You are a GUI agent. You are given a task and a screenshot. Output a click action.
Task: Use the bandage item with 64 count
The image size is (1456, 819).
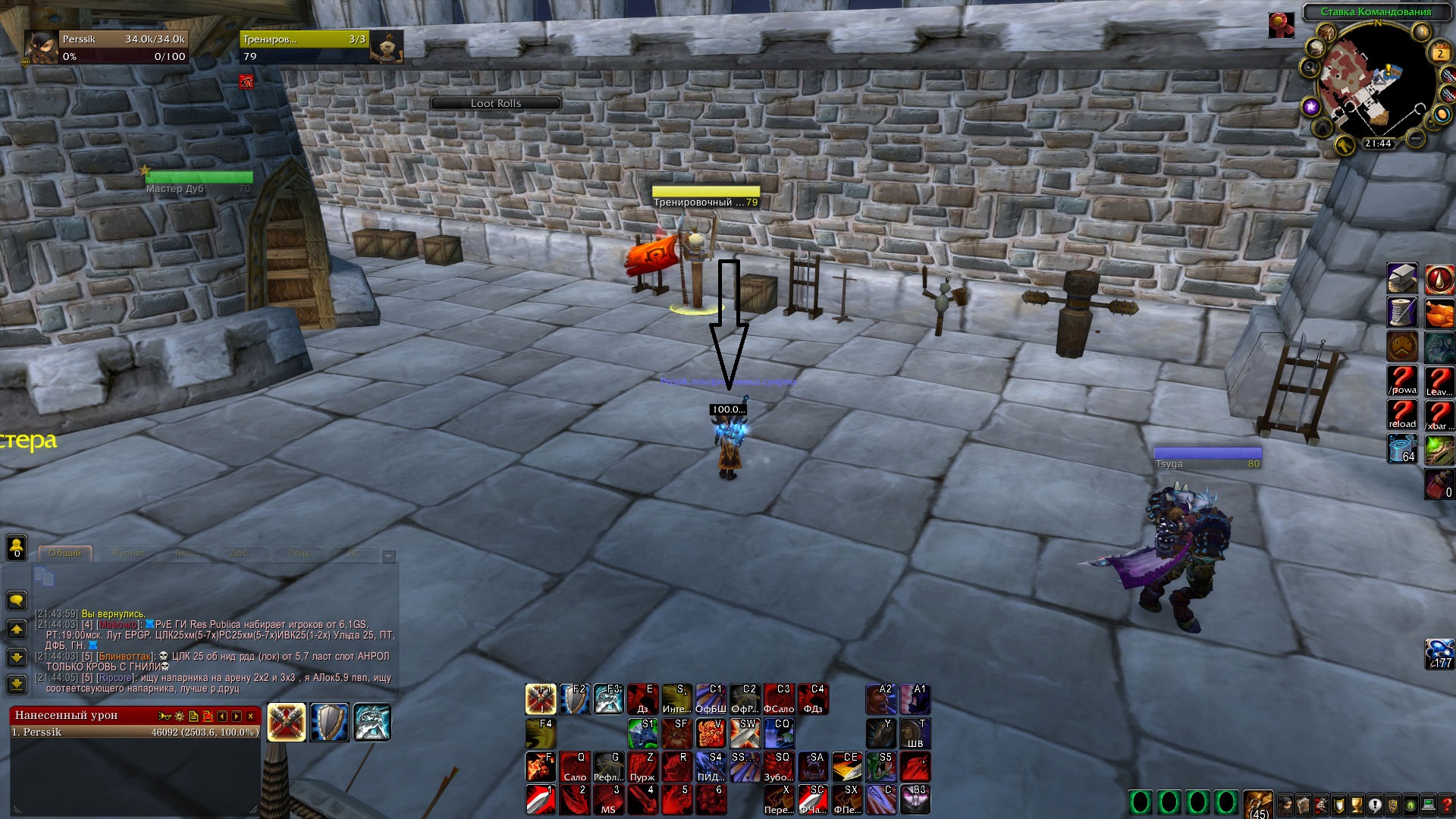pos(1402,448)
